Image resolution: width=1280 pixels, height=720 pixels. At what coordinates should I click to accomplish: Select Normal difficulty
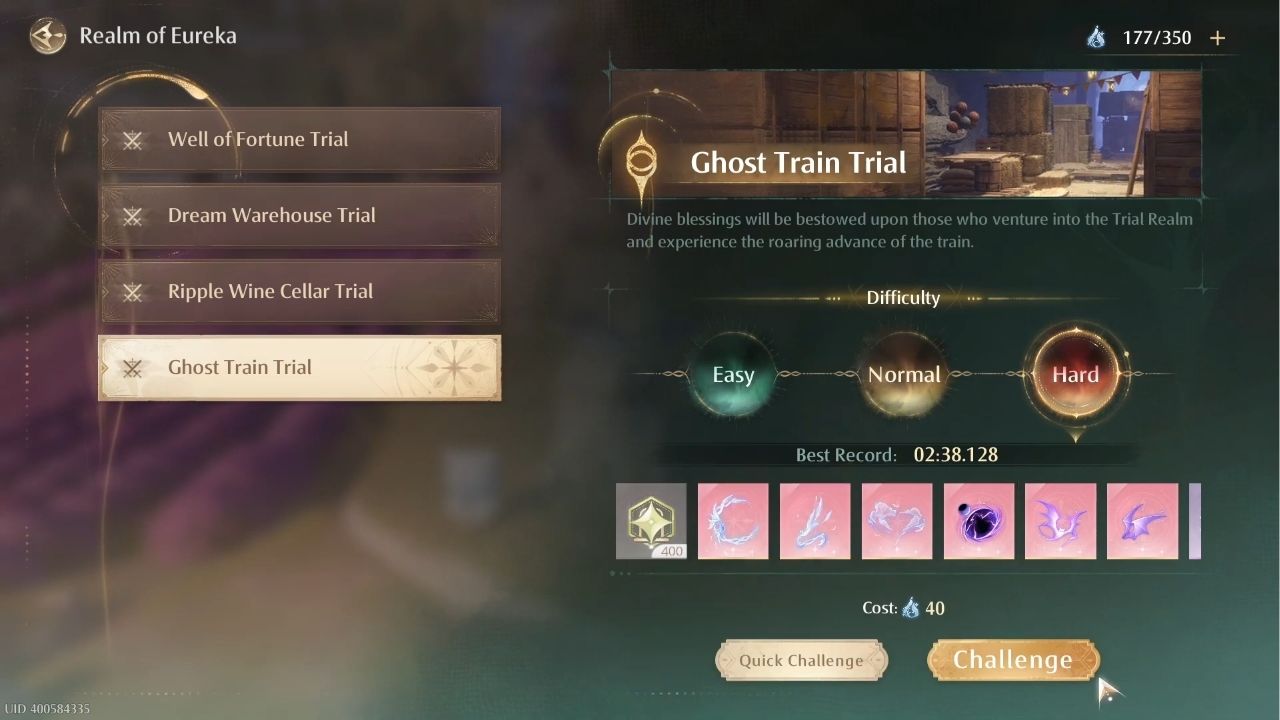[903, 374]
